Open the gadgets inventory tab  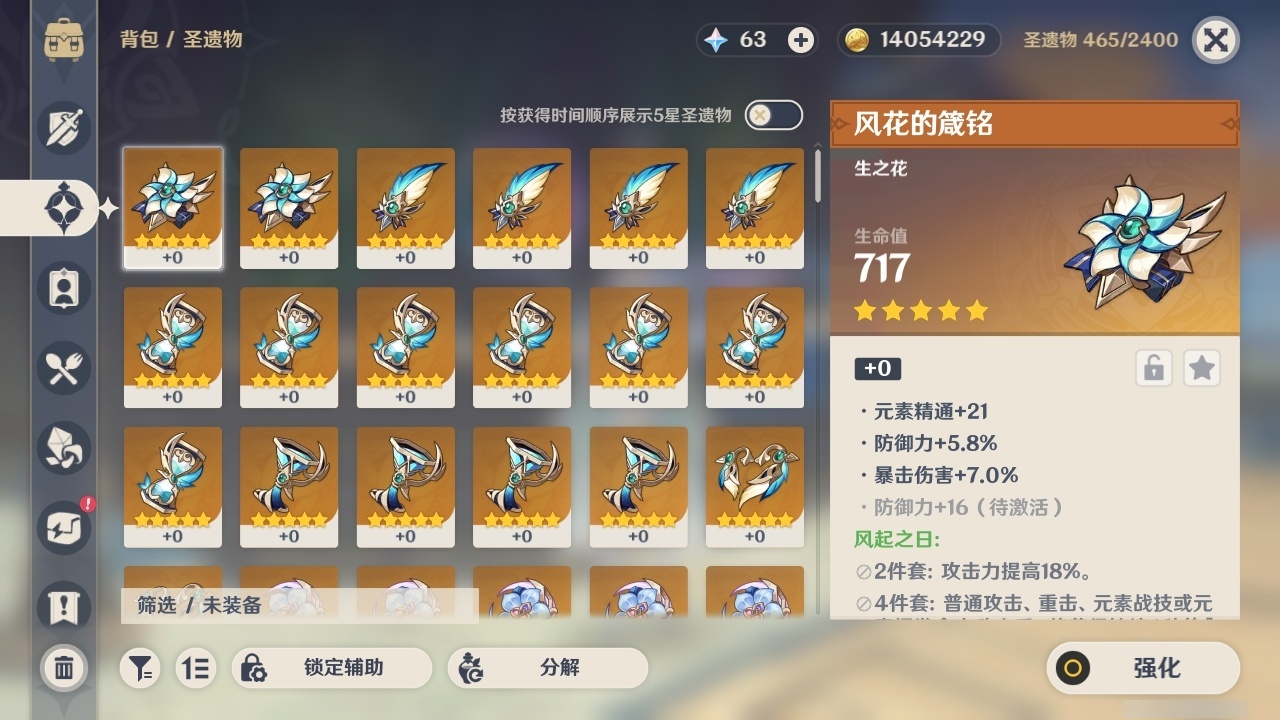click(x=63, y=528)
